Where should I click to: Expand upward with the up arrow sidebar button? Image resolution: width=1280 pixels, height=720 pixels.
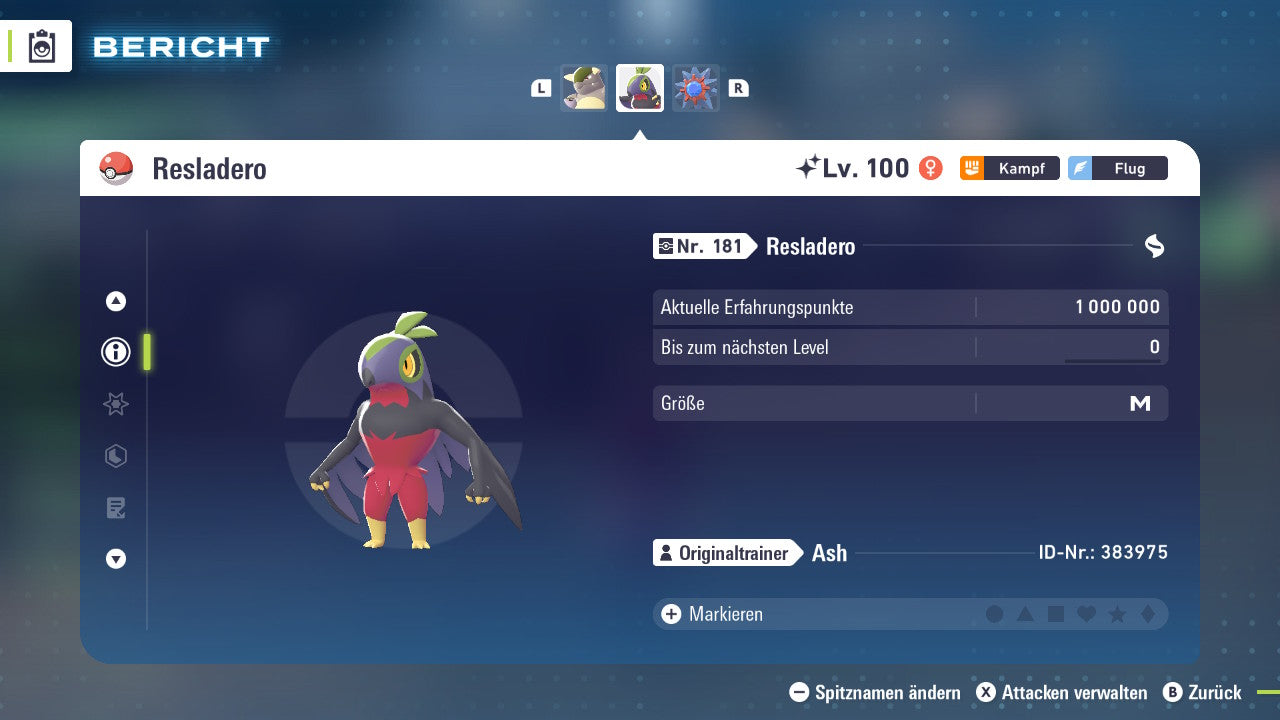(115, 301)
